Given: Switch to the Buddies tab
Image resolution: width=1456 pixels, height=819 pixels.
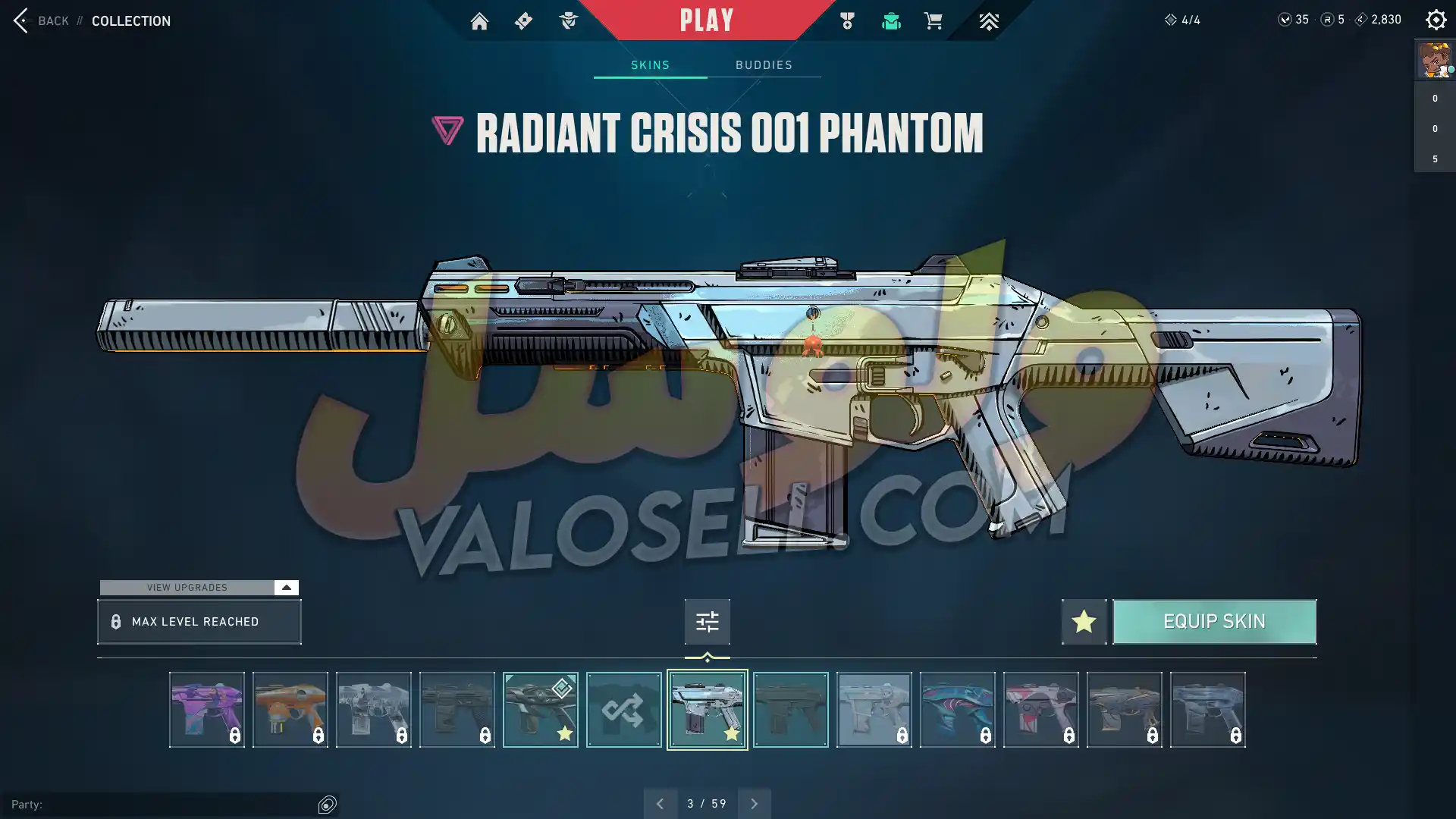Looking at the screenshot, I should click(764, 65).
